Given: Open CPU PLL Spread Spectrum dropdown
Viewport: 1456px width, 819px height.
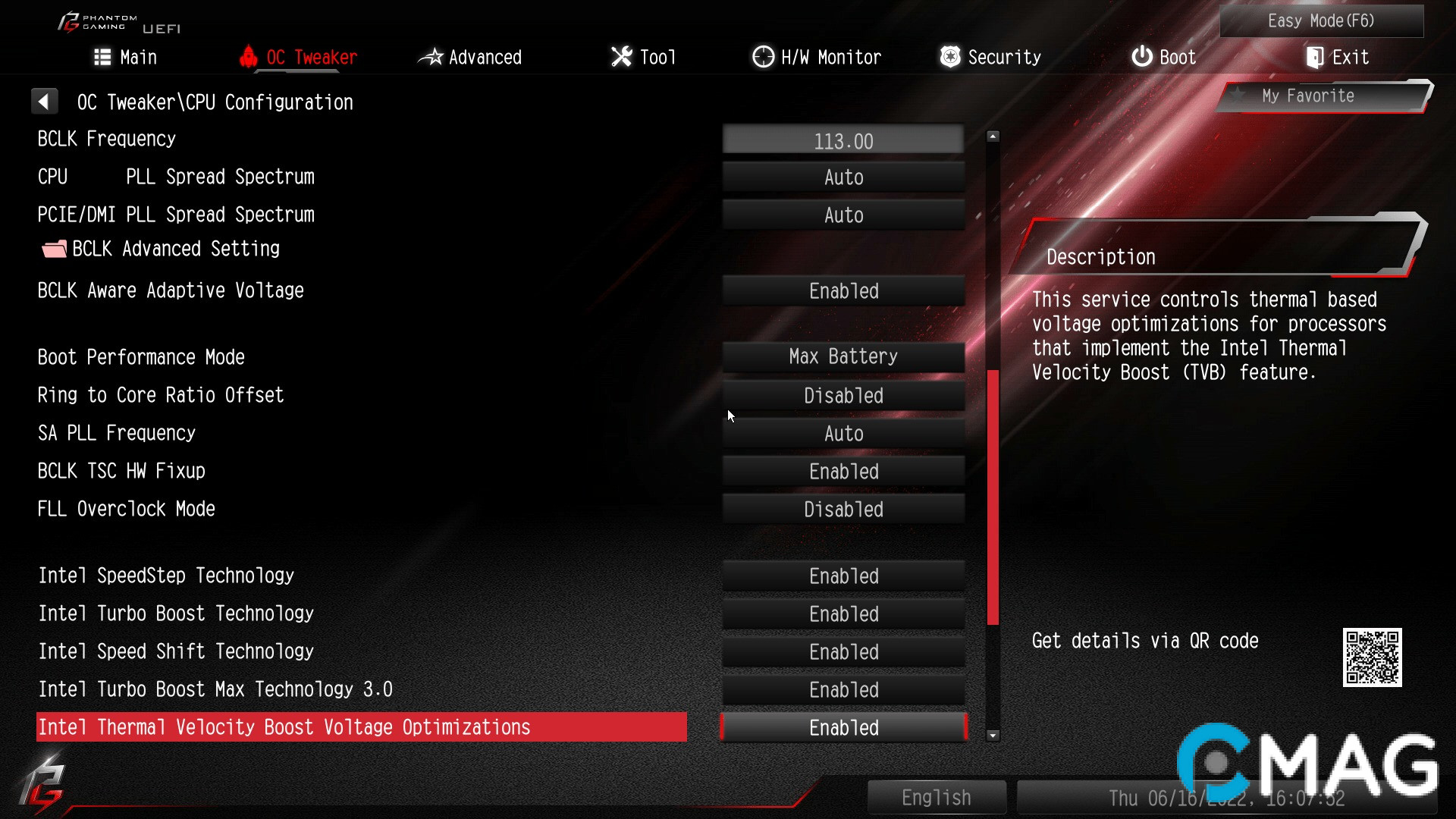Looking at the screenshot, I should click(x=843, y=177).
